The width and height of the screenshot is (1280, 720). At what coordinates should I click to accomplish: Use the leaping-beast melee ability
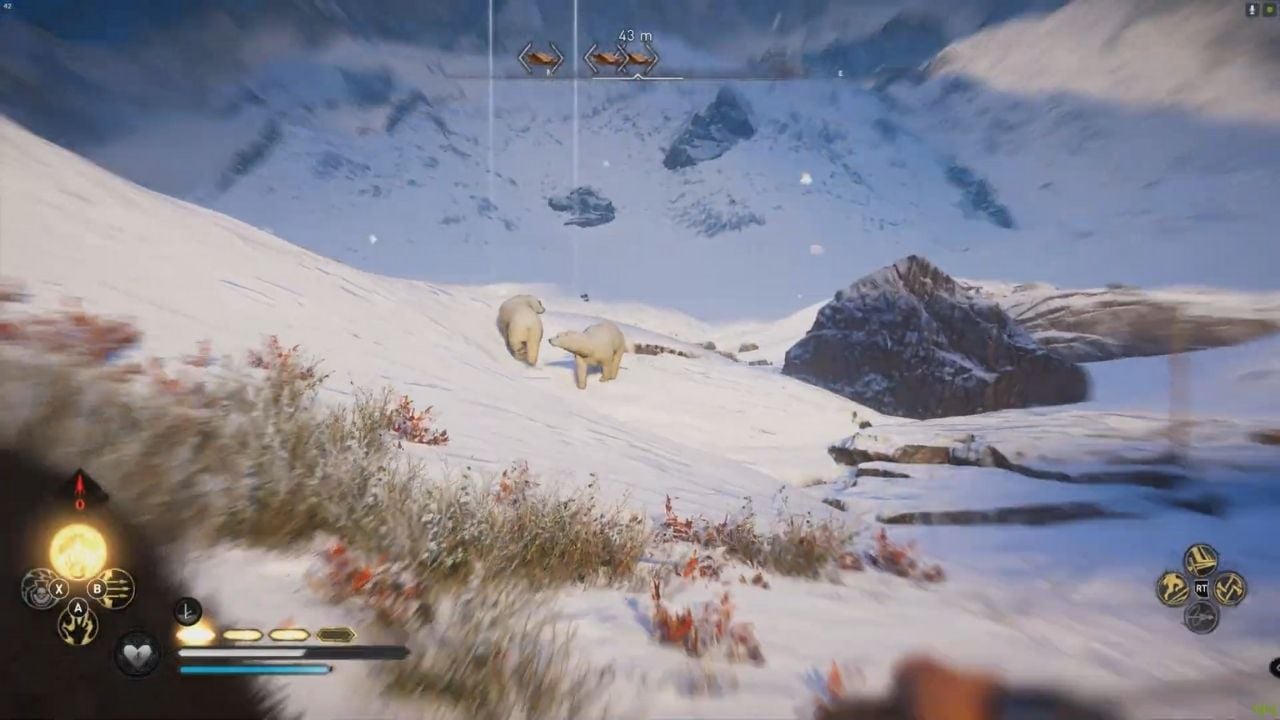pyautogui.click(x=1172, y=588)
